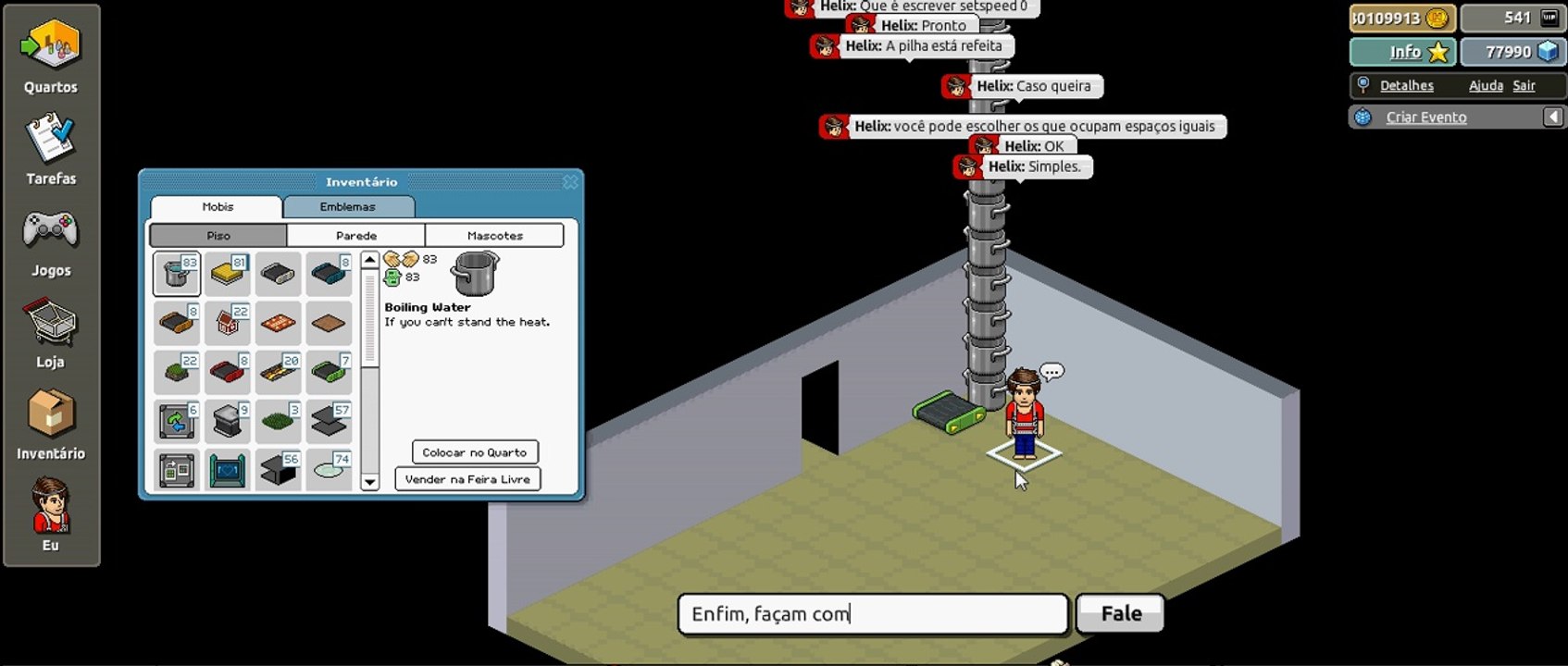Open the Ajuda help link

coord(1486,86)
